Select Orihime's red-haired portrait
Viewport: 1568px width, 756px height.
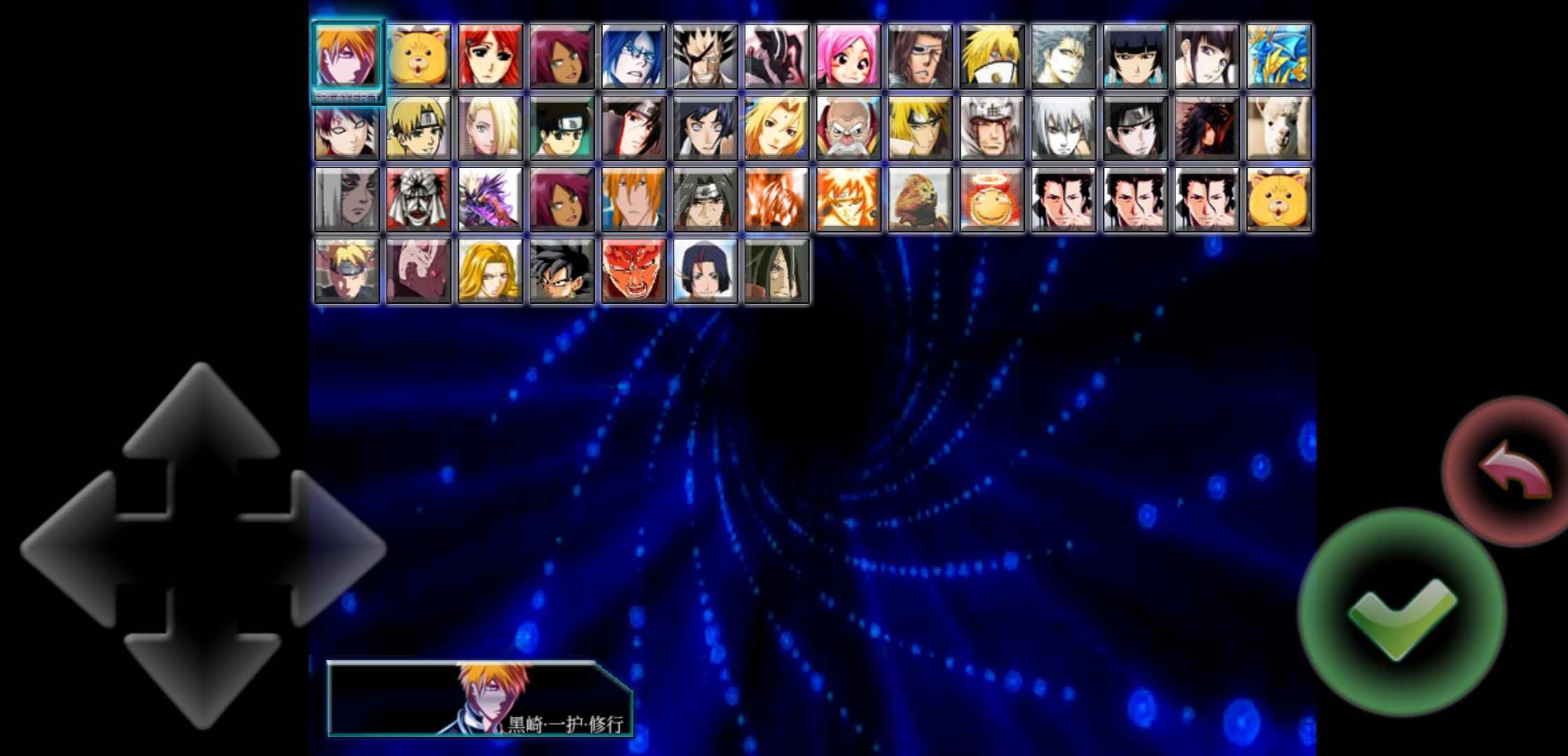pyautogui.click(x=490, y=56)
